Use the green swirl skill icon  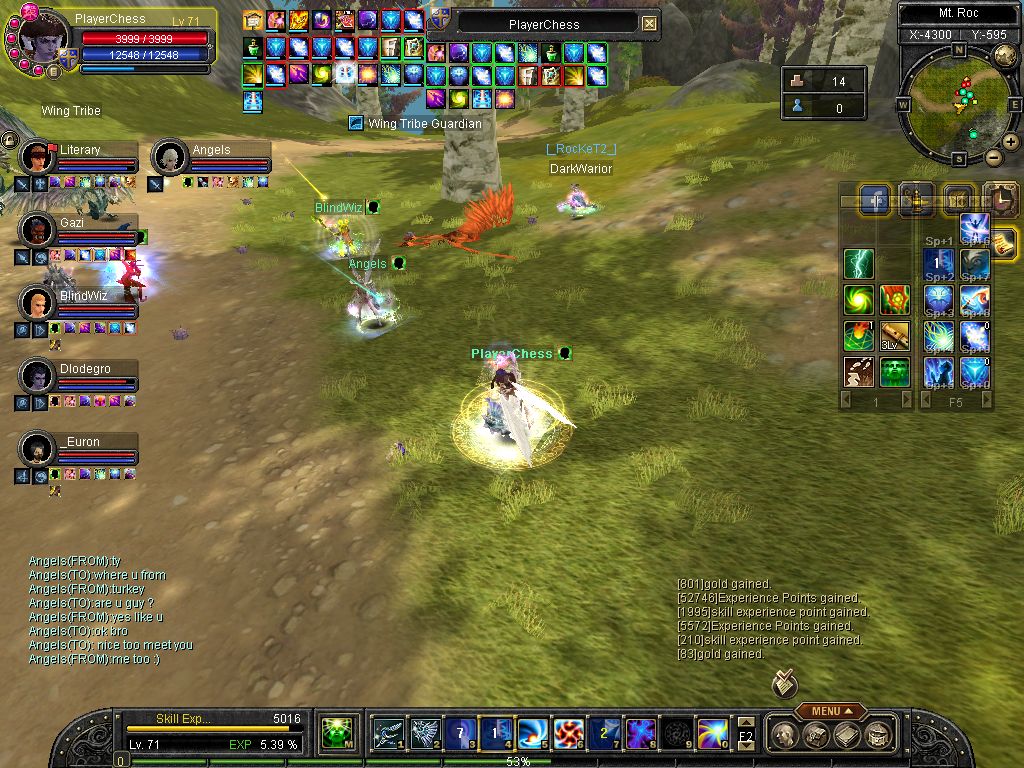tap(859, 300)
